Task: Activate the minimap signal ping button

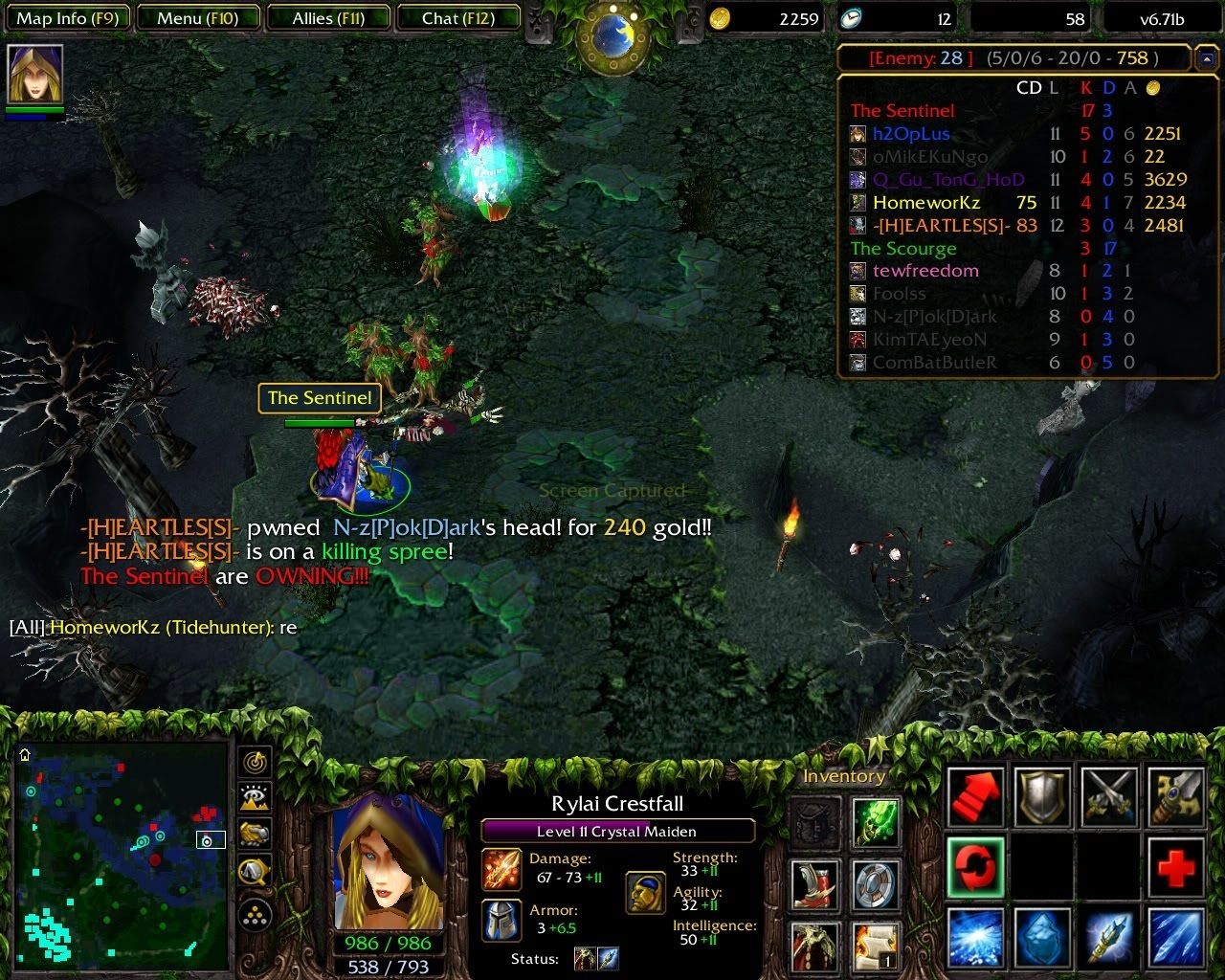Action: pos(254,763)
